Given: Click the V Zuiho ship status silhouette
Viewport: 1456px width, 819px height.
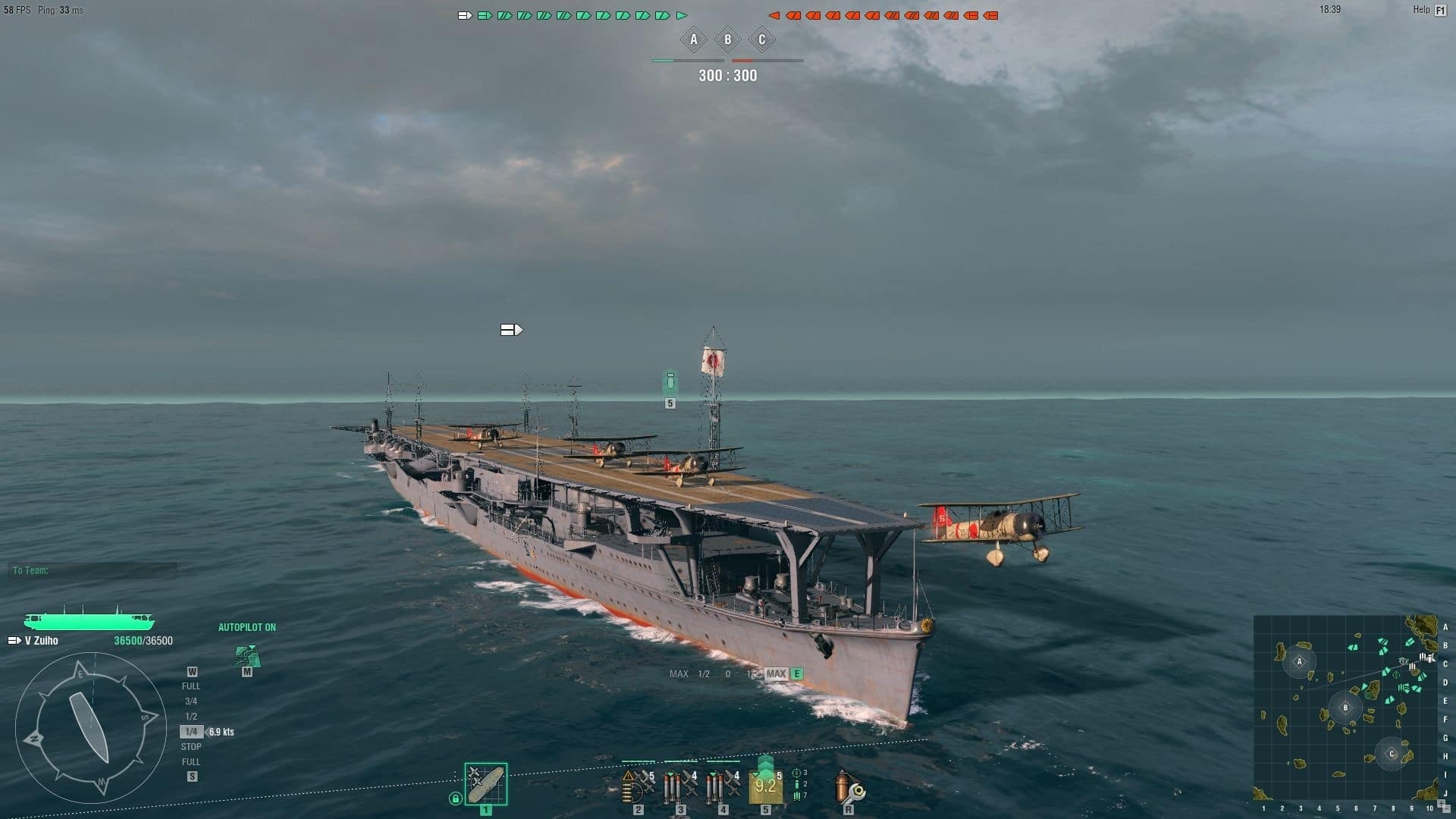Looking at the screenshot, I should pyautogui.click(x=89, y=621).
